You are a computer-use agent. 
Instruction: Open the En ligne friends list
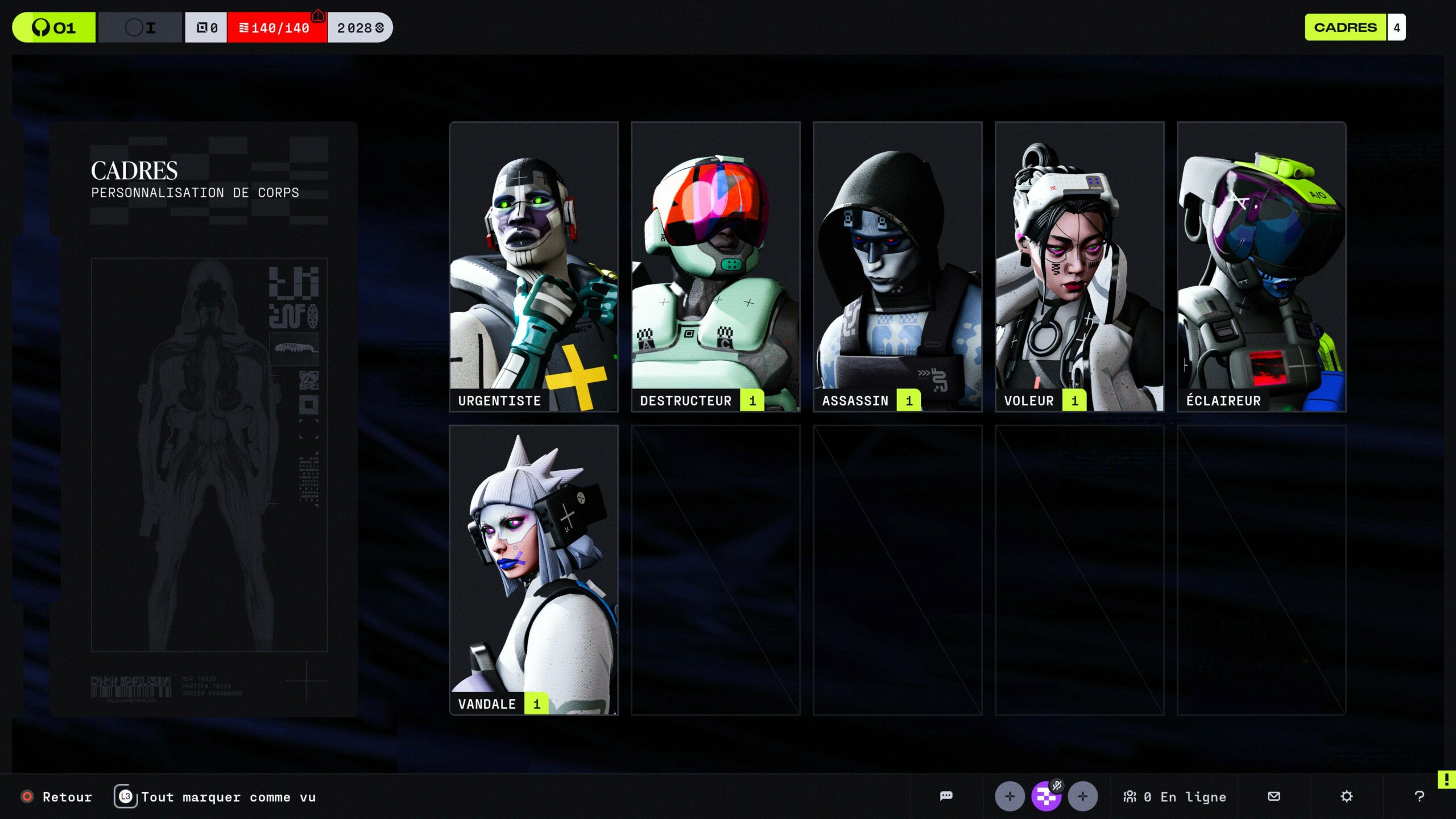pyautogui.click(x=1175, y=797)
